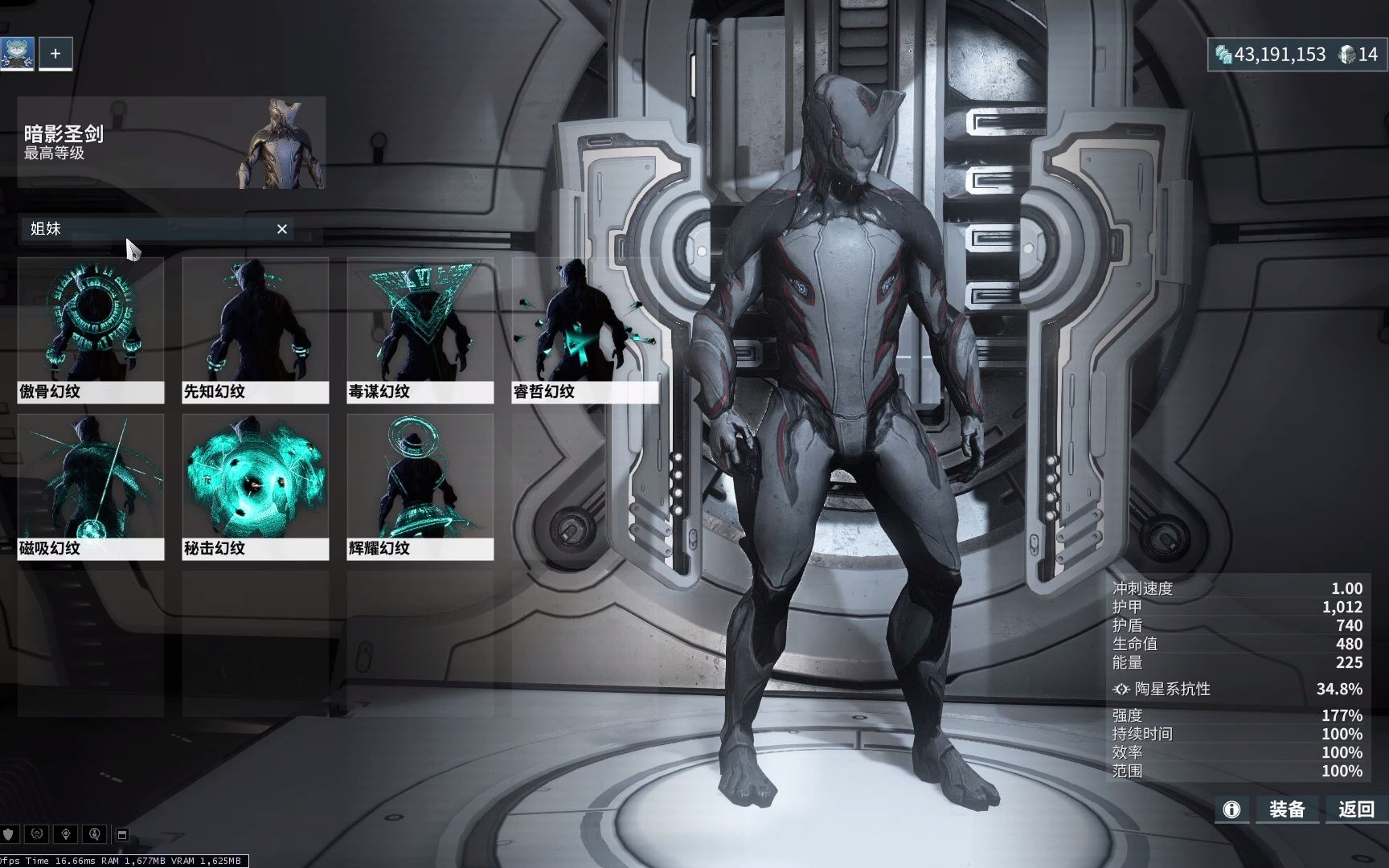The width and height of the screenshot is (1389, 868).
Task: Open the player avatar profile icon
Action: [x=17, y=54]
